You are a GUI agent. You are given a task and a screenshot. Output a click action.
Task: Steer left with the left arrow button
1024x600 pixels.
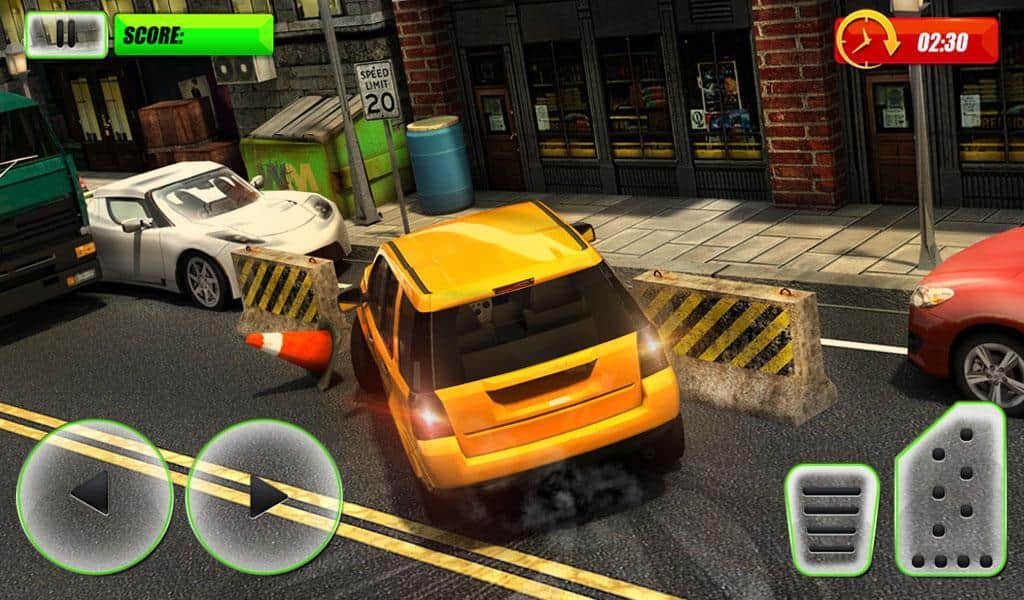coord(94,495)
